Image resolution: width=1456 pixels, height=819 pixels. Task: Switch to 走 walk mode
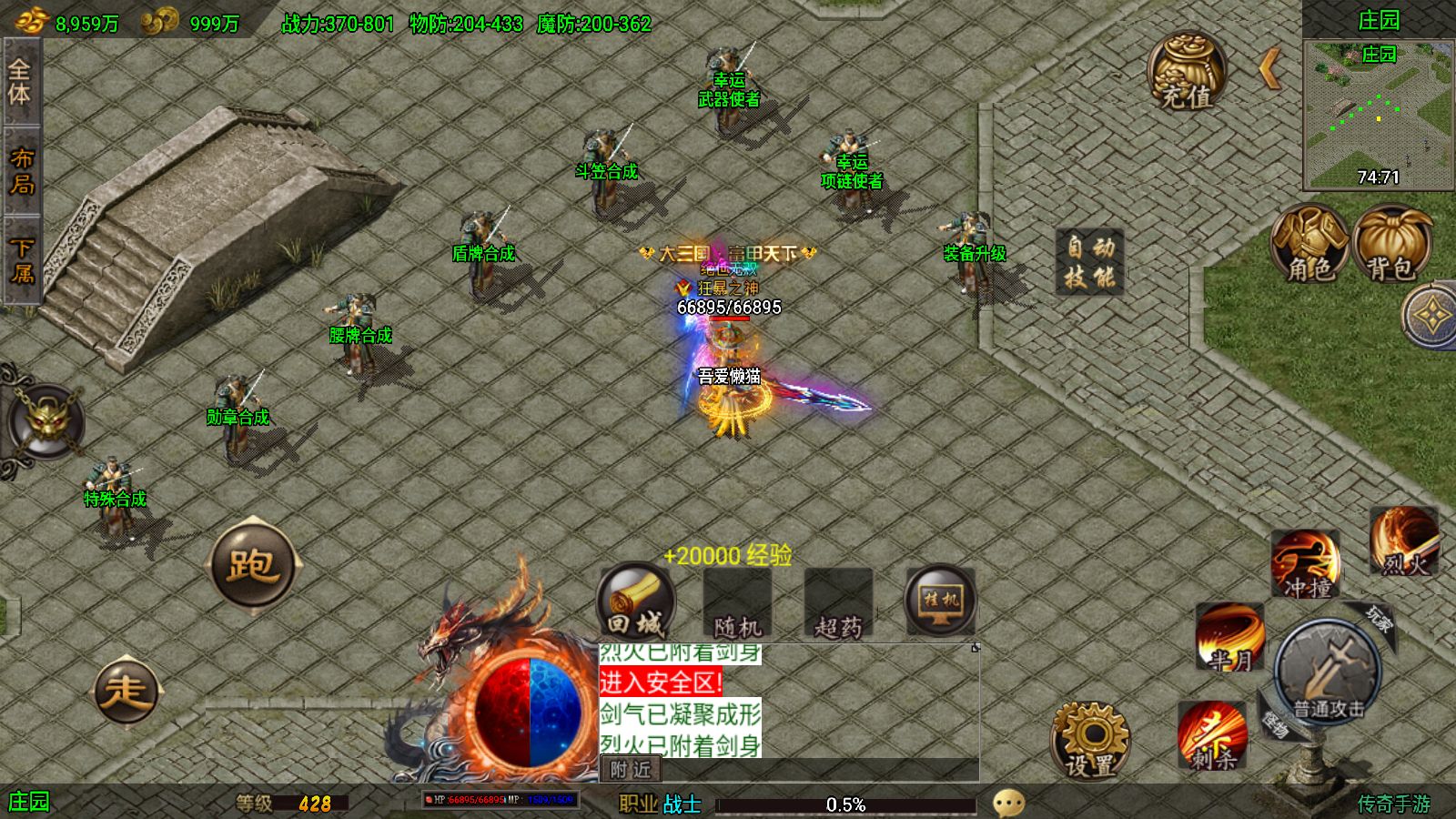point(126,692)
